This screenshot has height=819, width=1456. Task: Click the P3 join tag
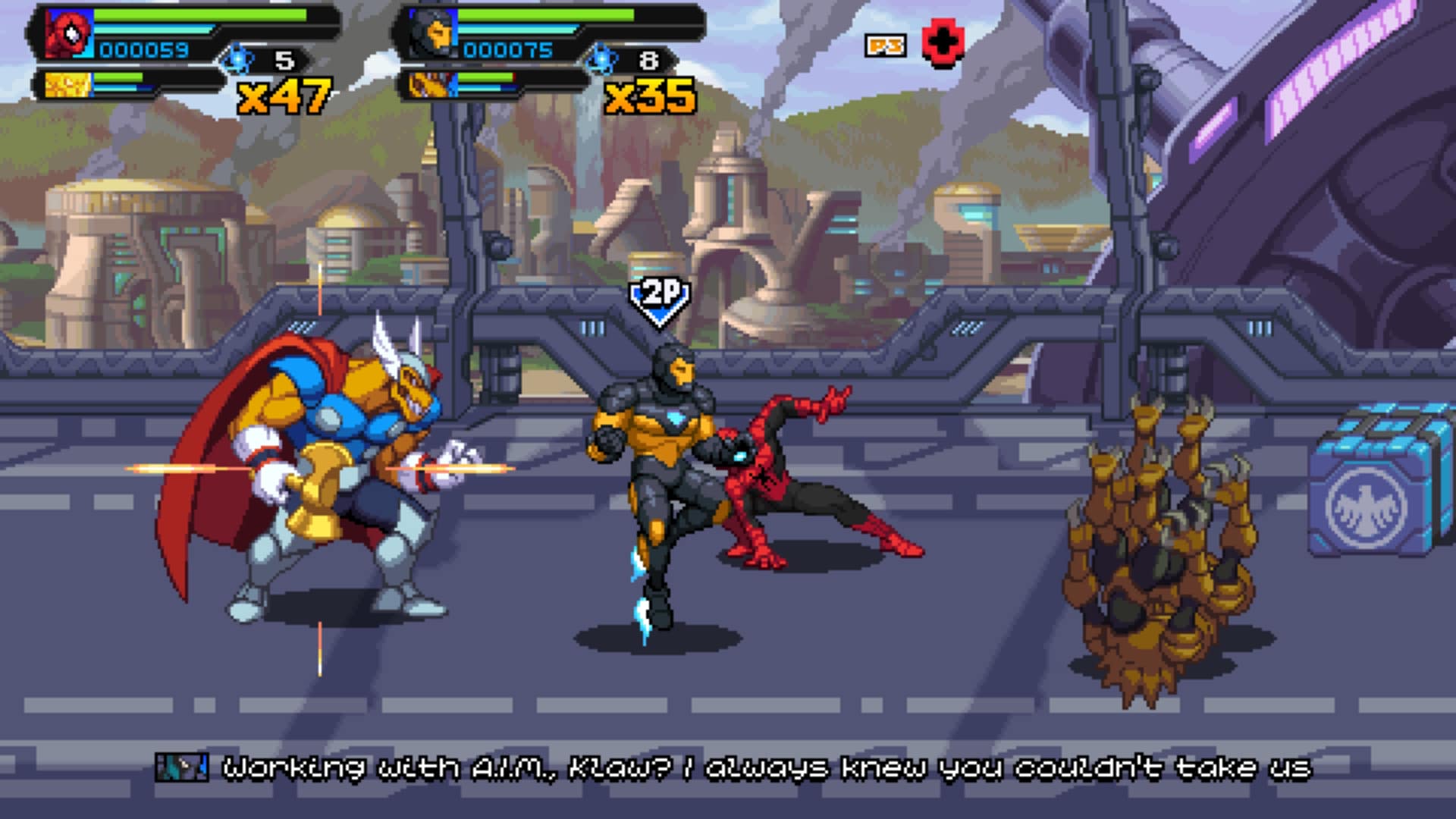885,46
